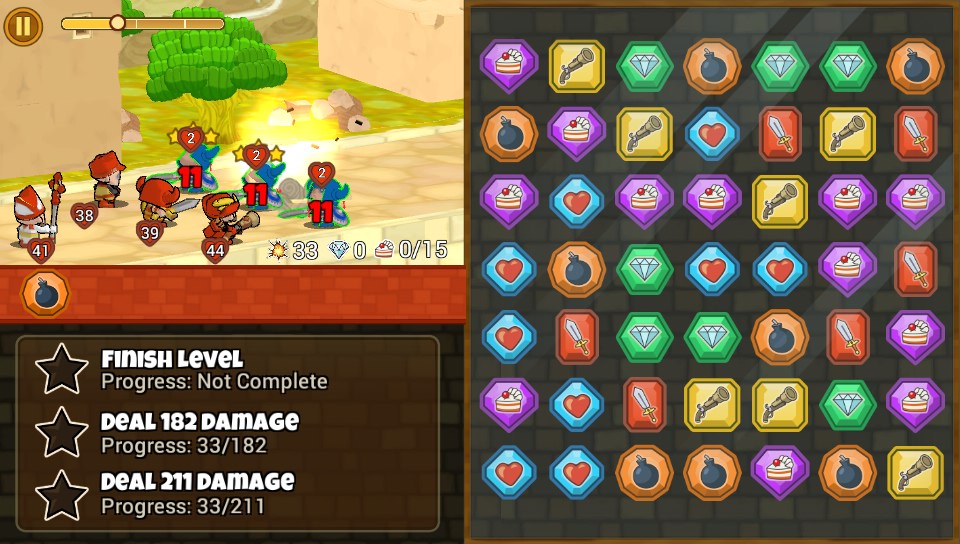Click the heart tile between pistol and sword

713,134
